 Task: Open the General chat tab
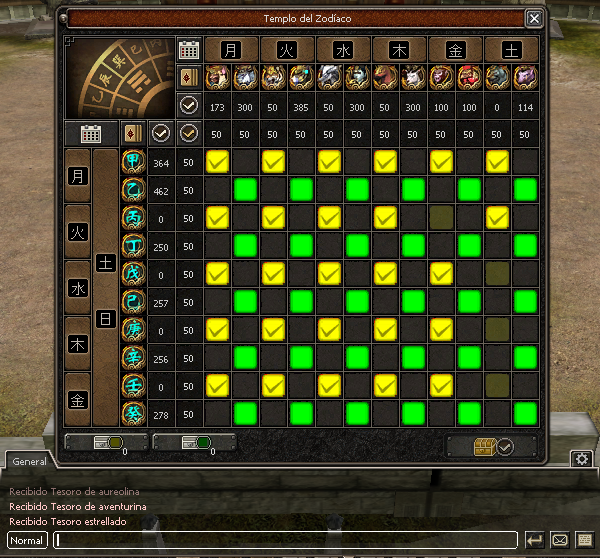pyautogui.click(x=30, y=462)
